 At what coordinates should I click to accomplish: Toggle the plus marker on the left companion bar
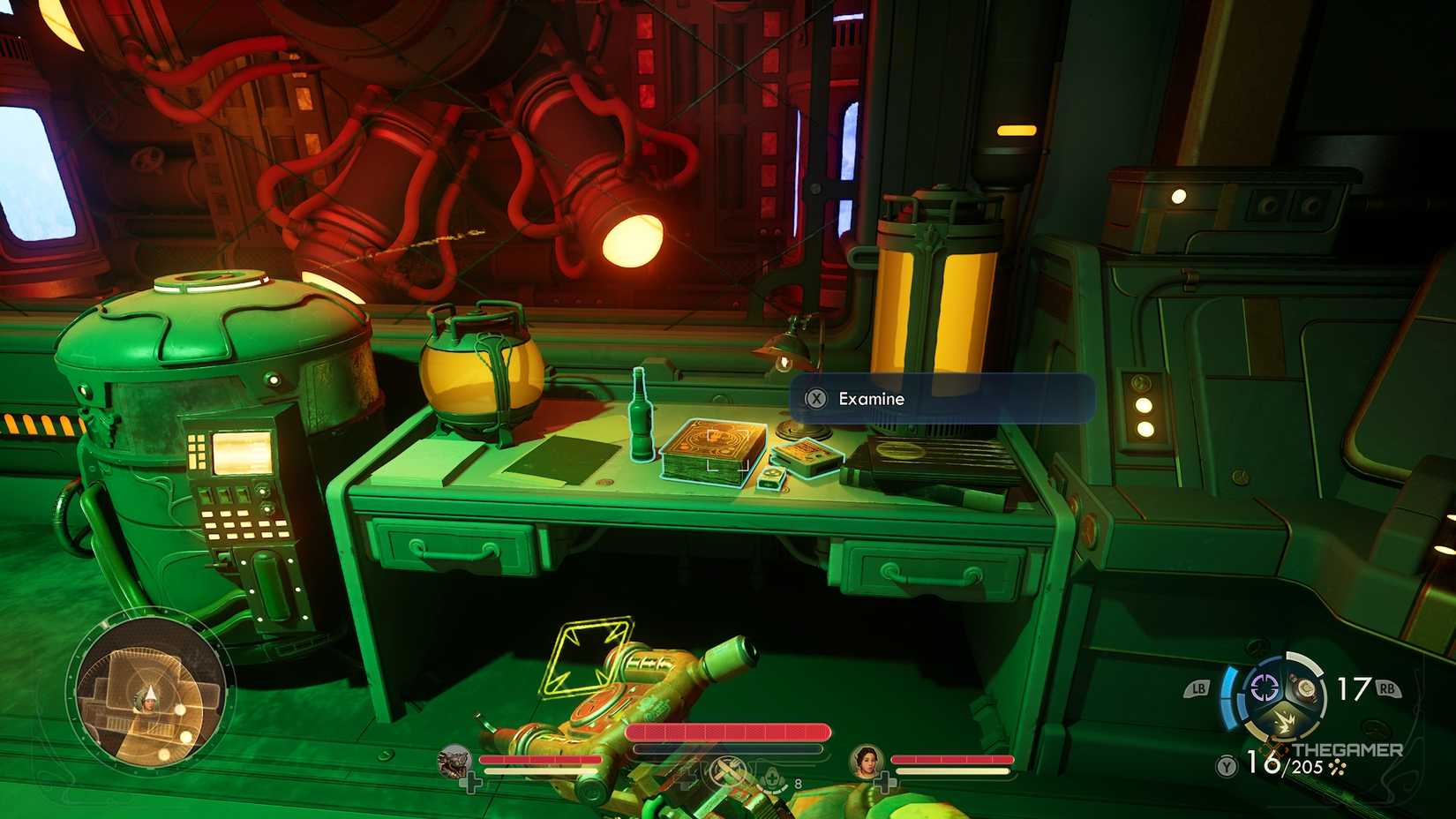point(470,782)
